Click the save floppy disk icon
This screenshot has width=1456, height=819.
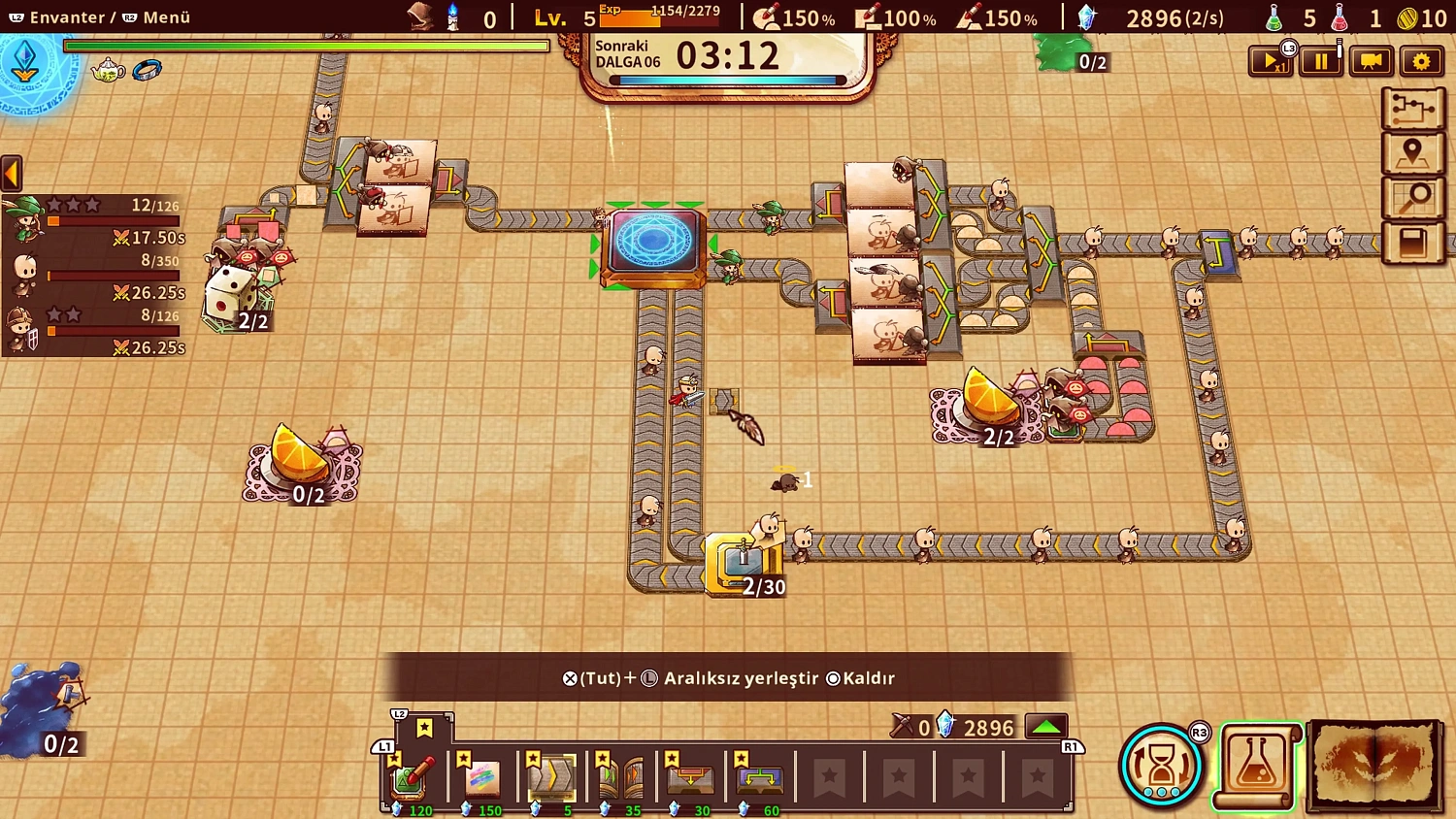1414,239
